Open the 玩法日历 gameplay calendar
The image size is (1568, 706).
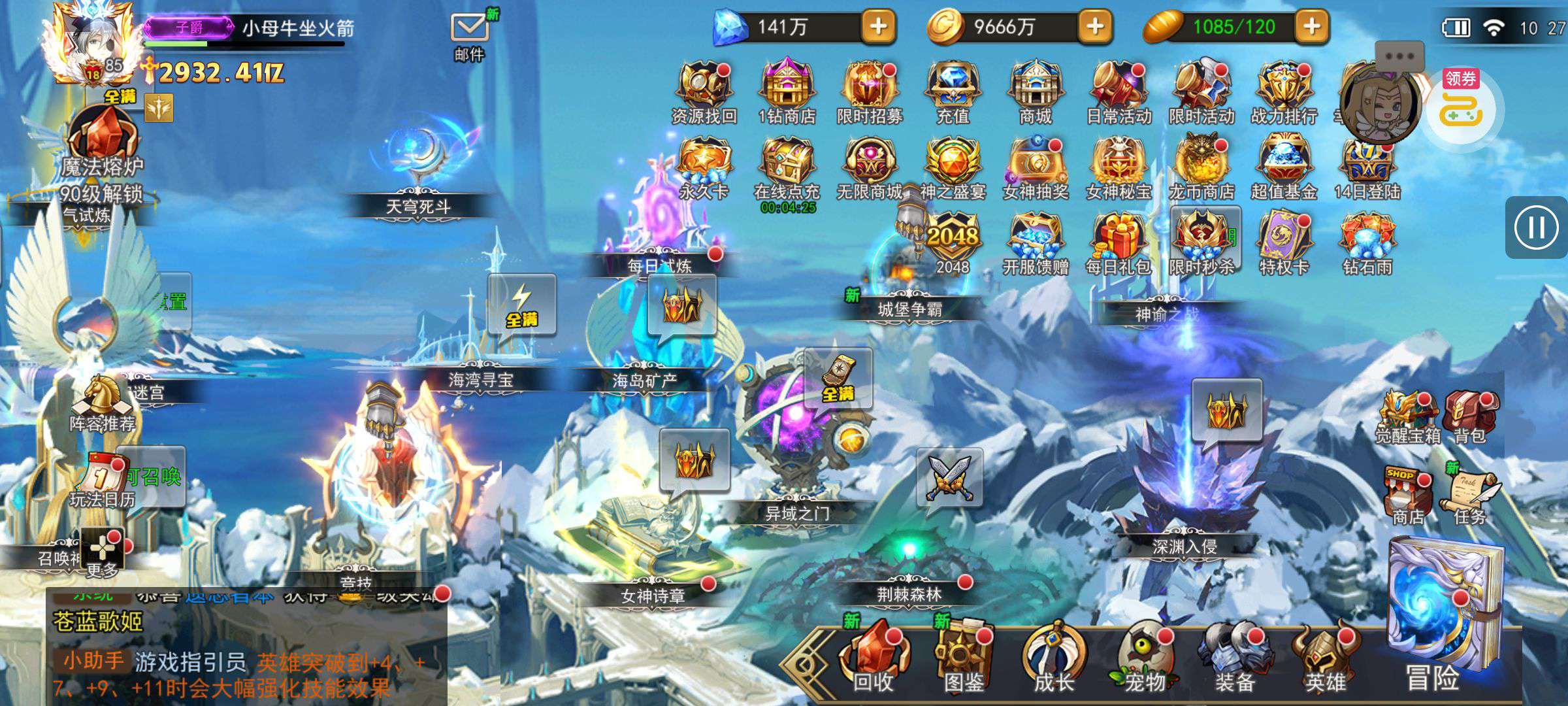[x=103, y=480]
